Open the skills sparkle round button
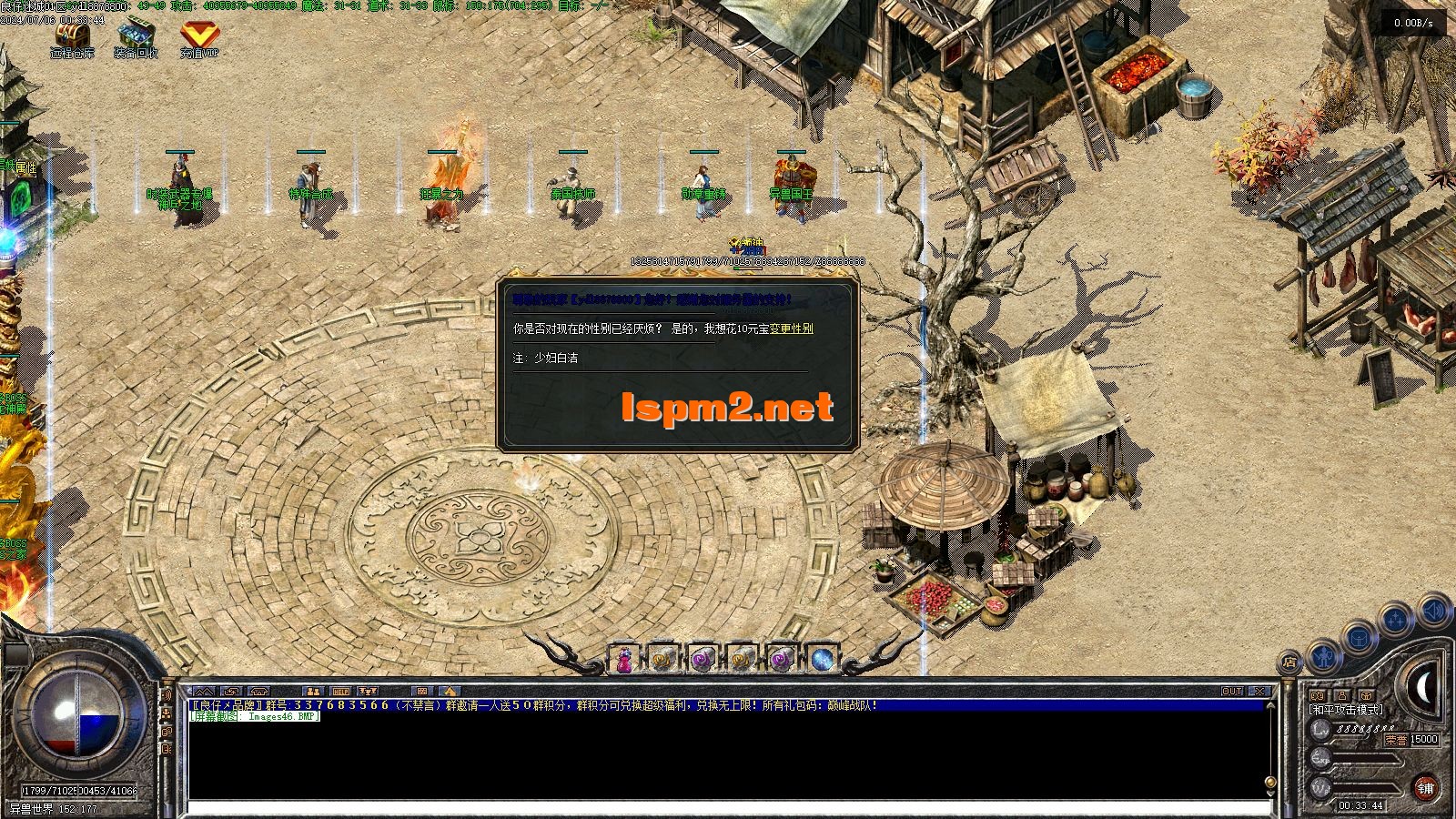 (1396, 620)
